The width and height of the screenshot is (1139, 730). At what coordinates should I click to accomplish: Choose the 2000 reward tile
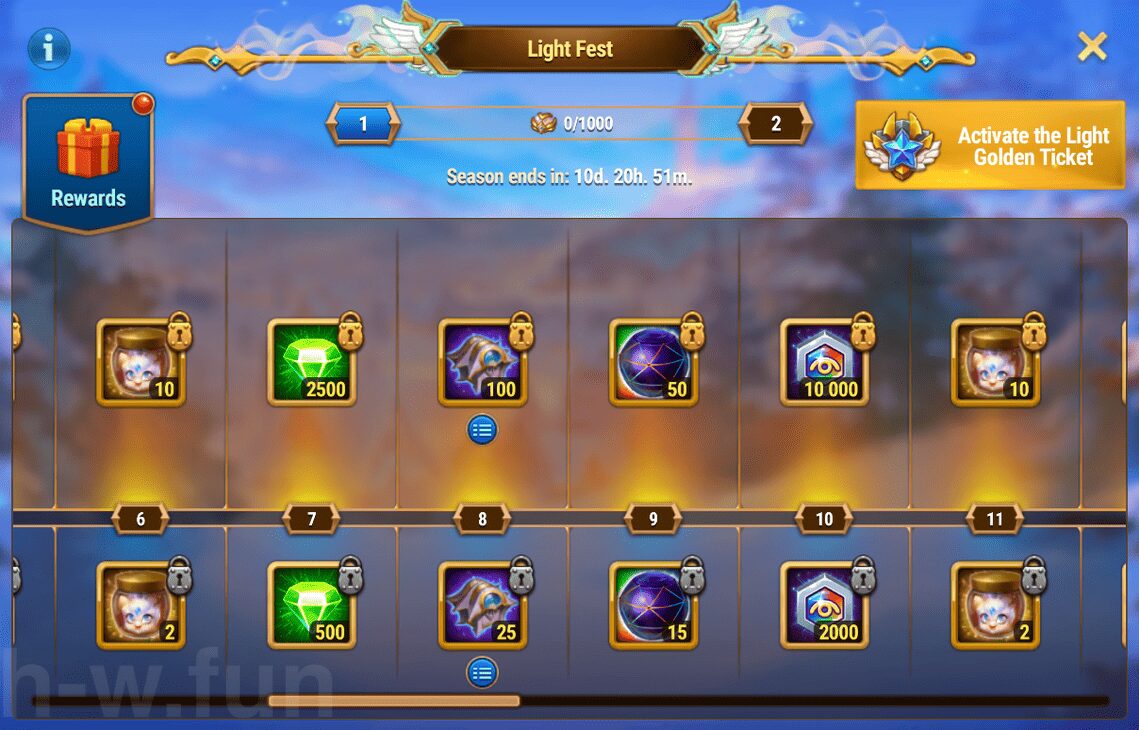pos(824,605)
